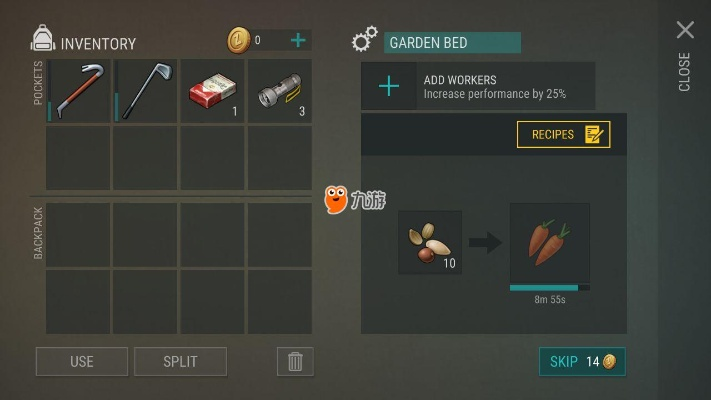Skip the timer for 14 coins
This screenshot has width=711, height=400.
tap(582, 361)
